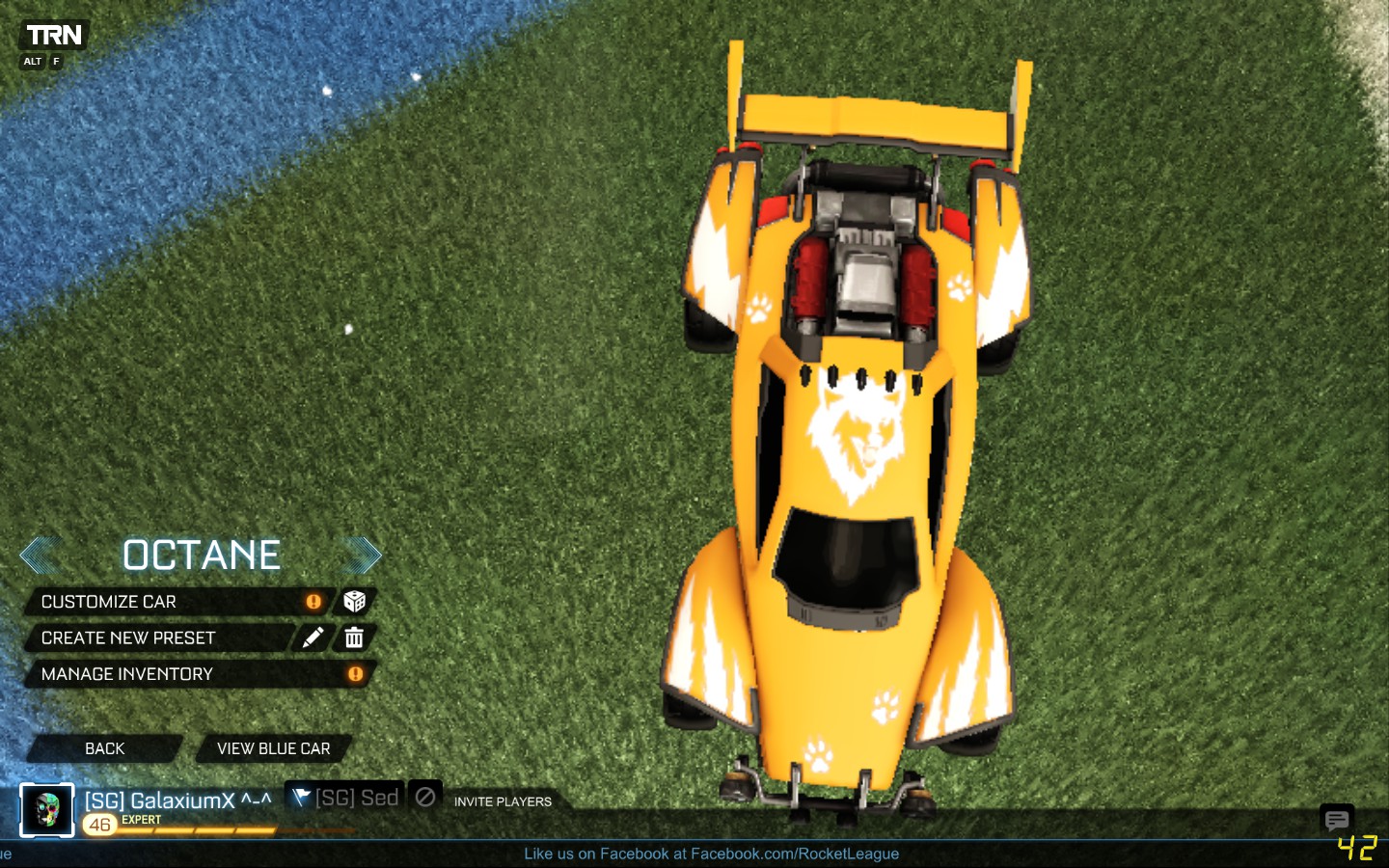This screenshot has height=868, width=1389.
Task: Open the Customize Car menu
Action: [110, 601]
